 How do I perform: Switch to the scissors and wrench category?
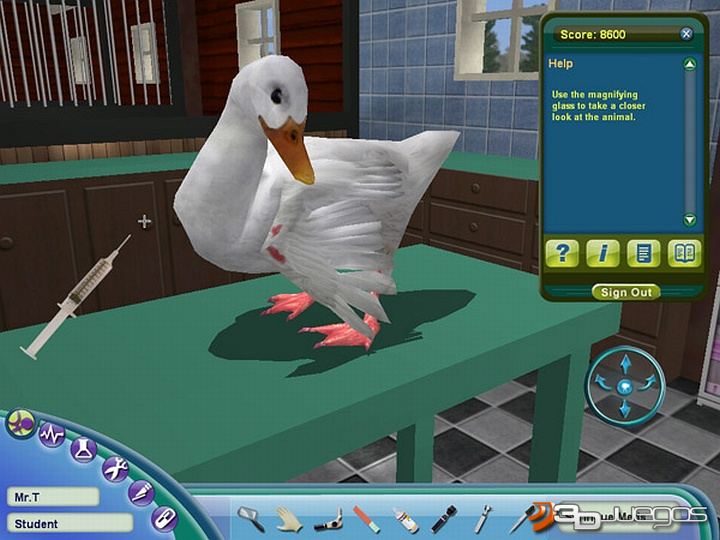(115, 466)
